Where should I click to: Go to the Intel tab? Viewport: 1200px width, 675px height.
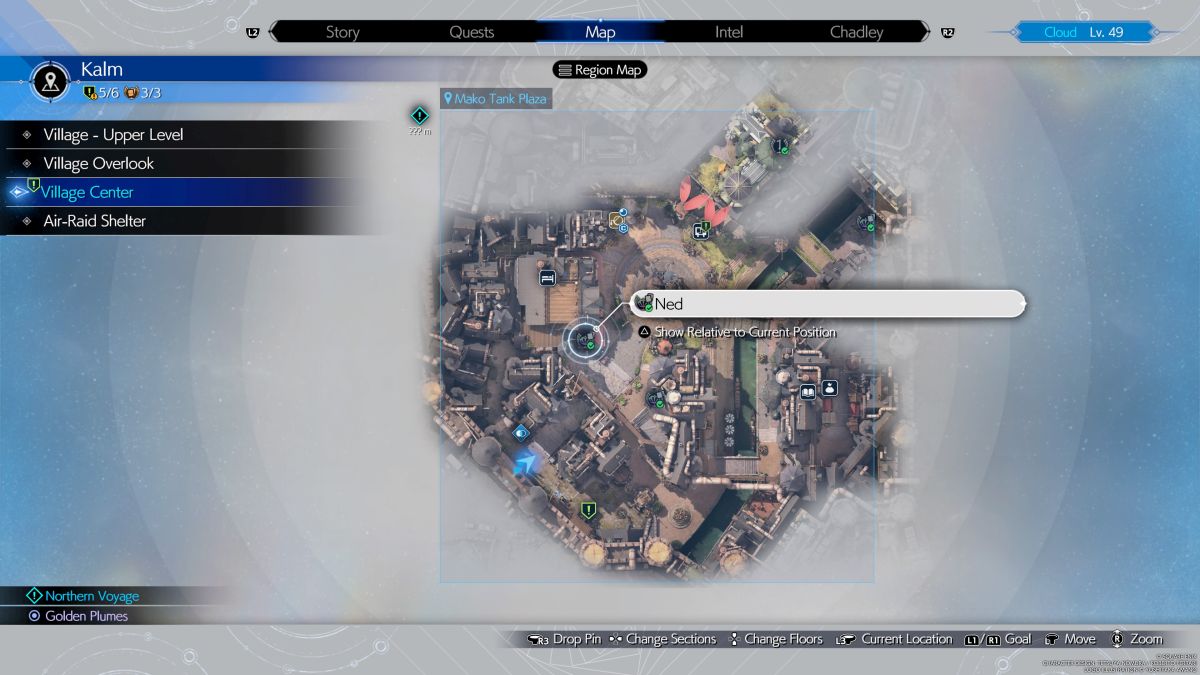click(729, 32)
